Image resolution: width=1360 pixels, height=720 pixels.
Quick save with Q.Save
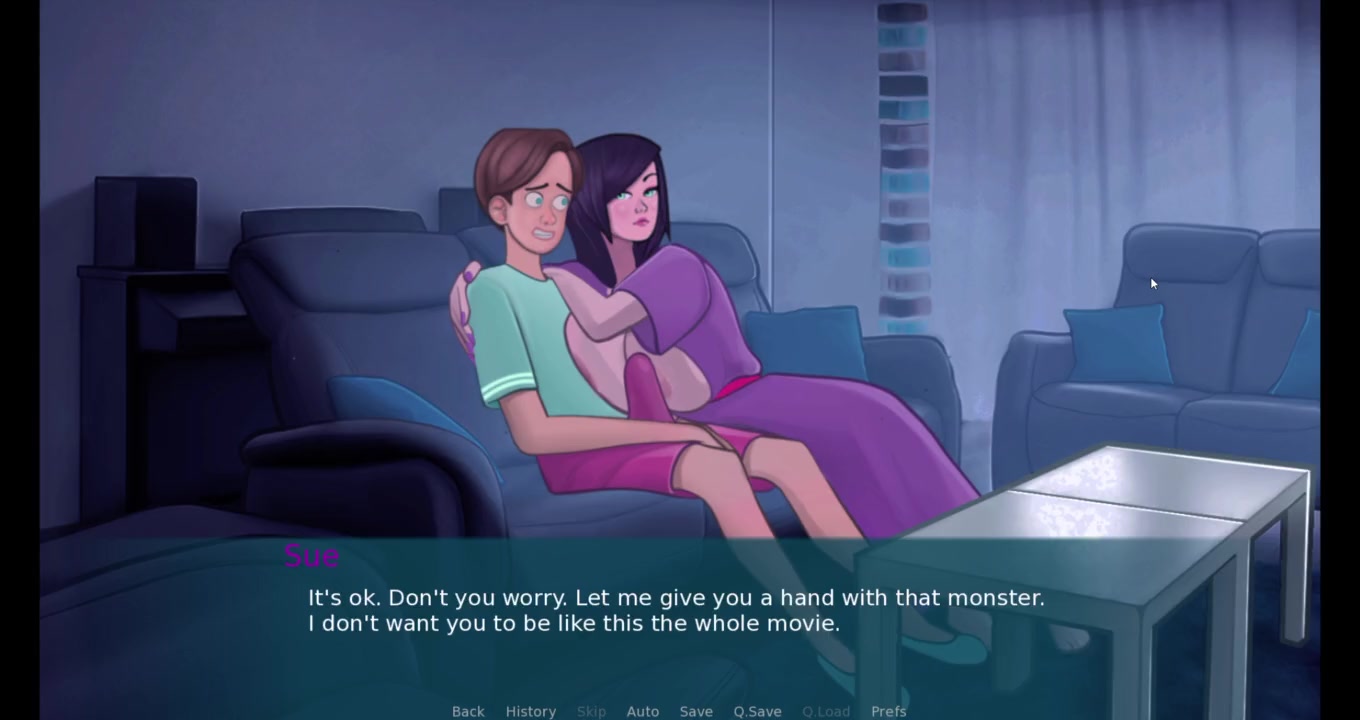pyautogui.click(x=757, y=711)
